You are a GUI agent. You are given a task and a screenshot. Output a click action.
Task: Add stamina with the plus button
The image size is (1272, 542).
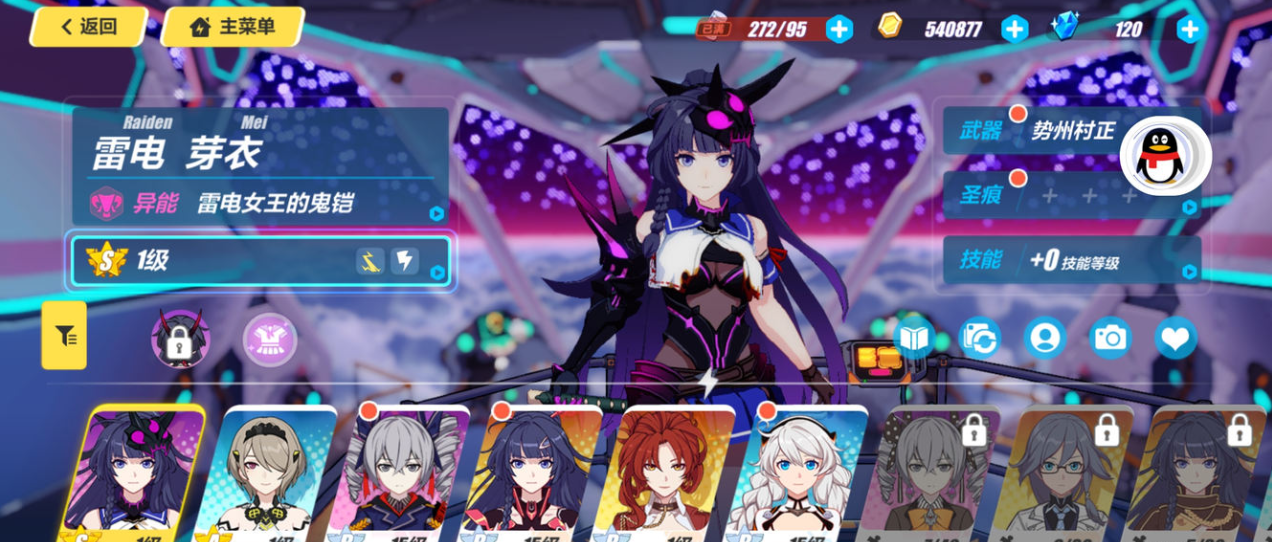tap(839, 29)
